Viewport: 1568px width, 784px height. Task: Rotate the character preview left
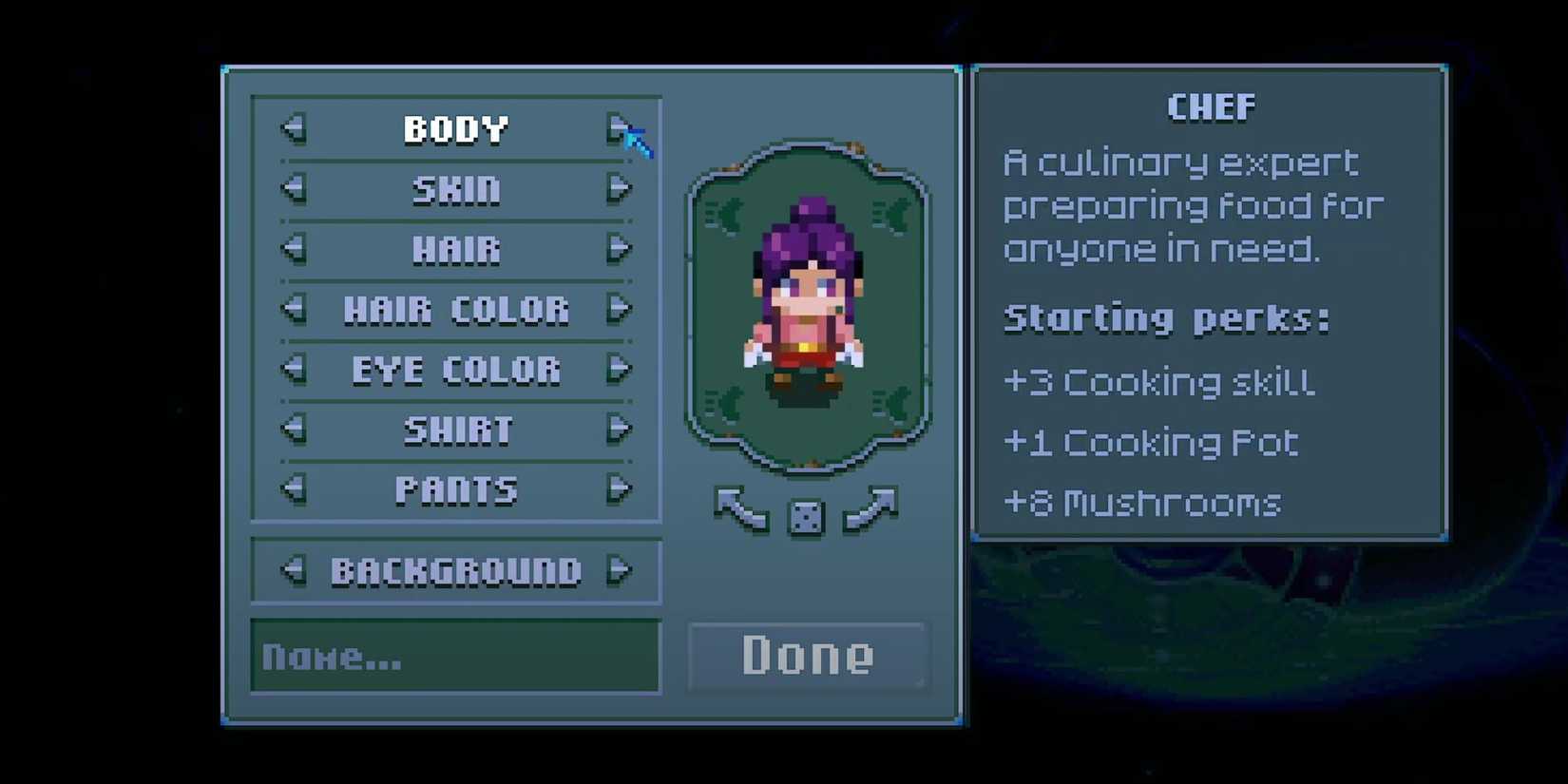point(741,508)
